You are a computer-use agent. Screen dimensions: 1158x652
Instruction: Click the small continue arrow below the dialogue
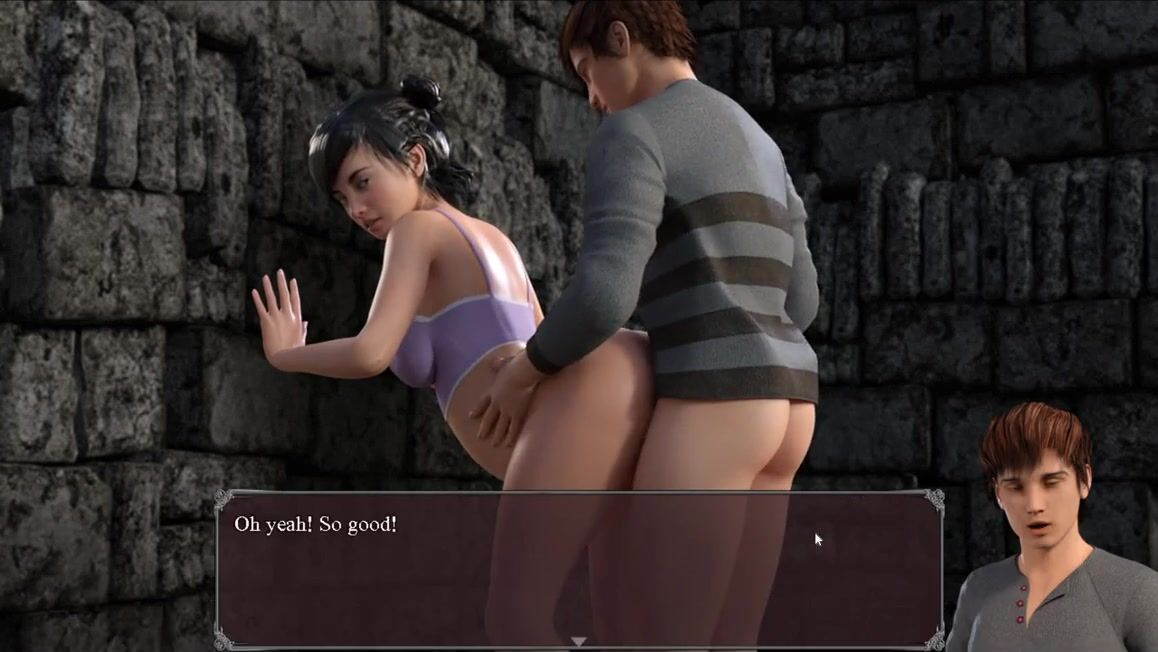578,641
